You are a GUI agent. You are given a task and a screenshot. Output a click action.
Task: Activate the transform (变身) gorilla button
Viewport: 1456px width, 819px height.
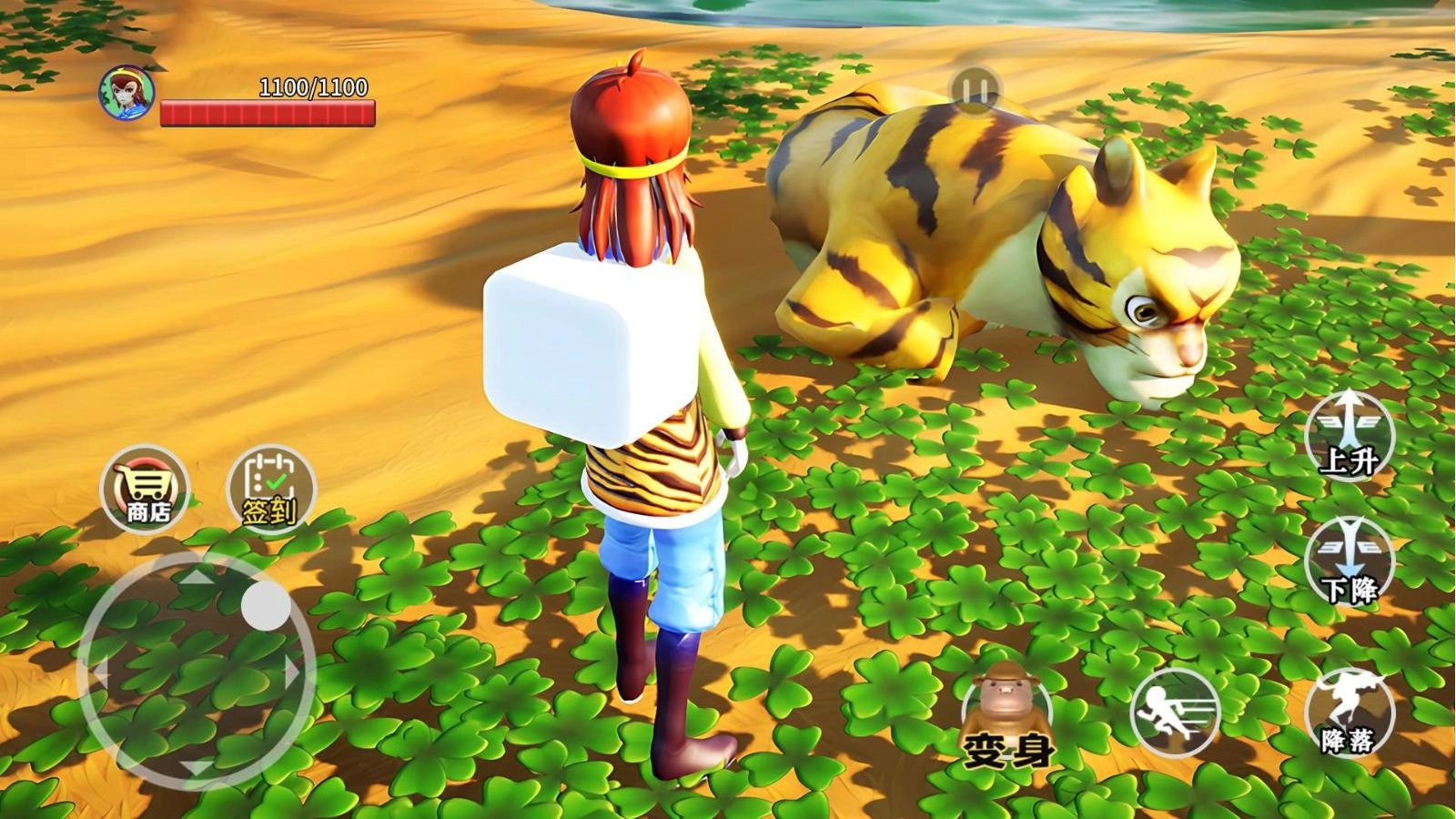coord(1006,714)
